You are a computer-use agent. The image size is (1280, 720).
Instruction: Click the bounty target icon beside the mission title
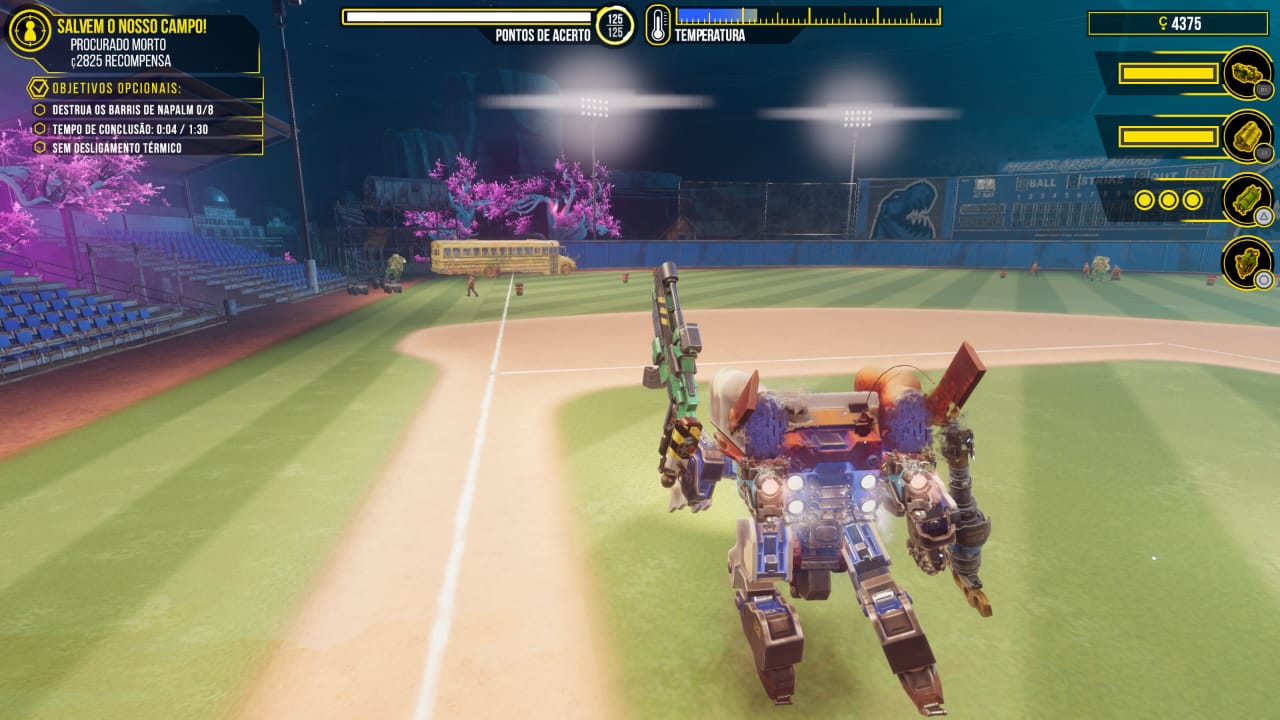[x=29, y=31]
